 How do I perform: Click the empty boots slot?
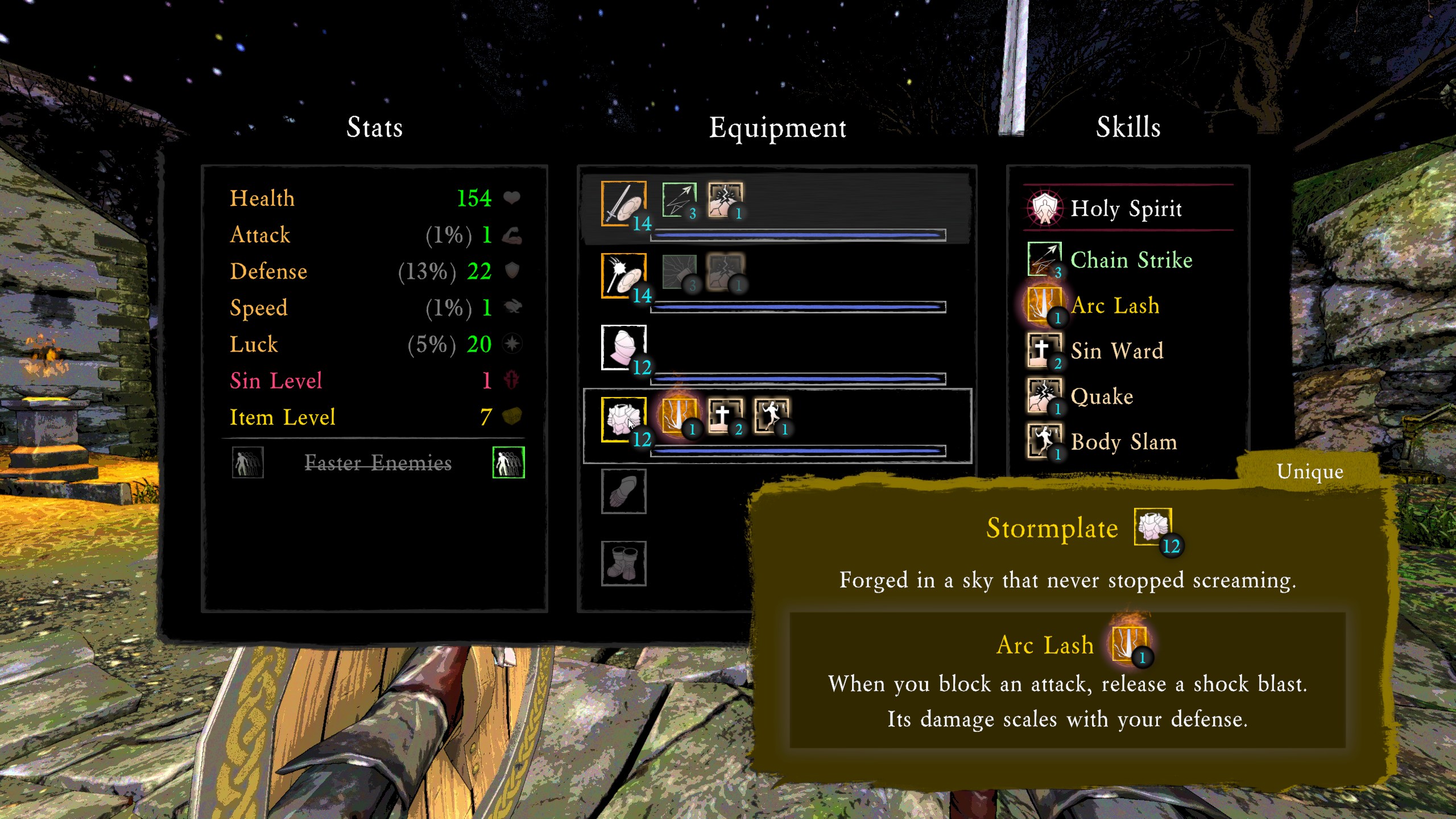623,563
